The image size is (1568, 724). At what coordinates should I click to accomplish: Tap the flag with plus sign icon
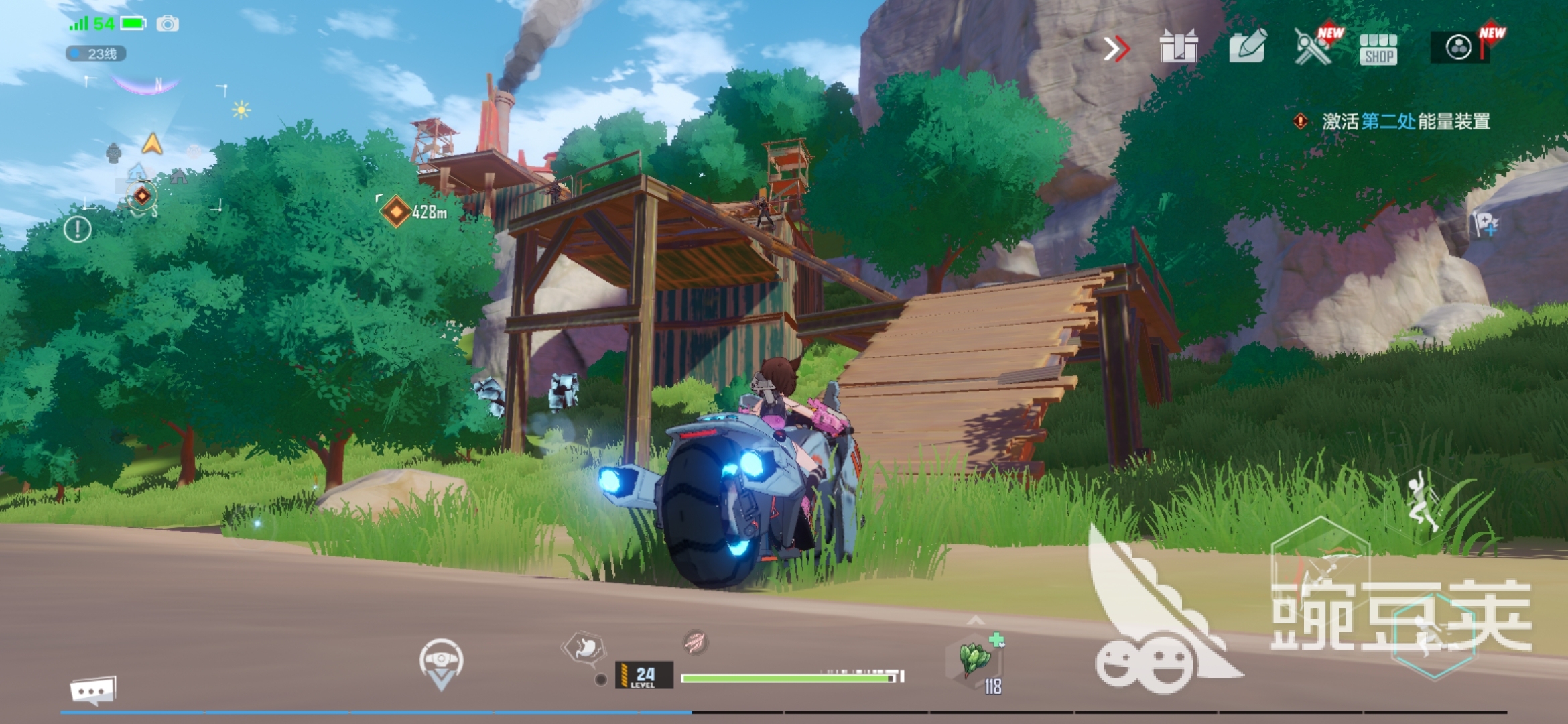click(1485, 223)
